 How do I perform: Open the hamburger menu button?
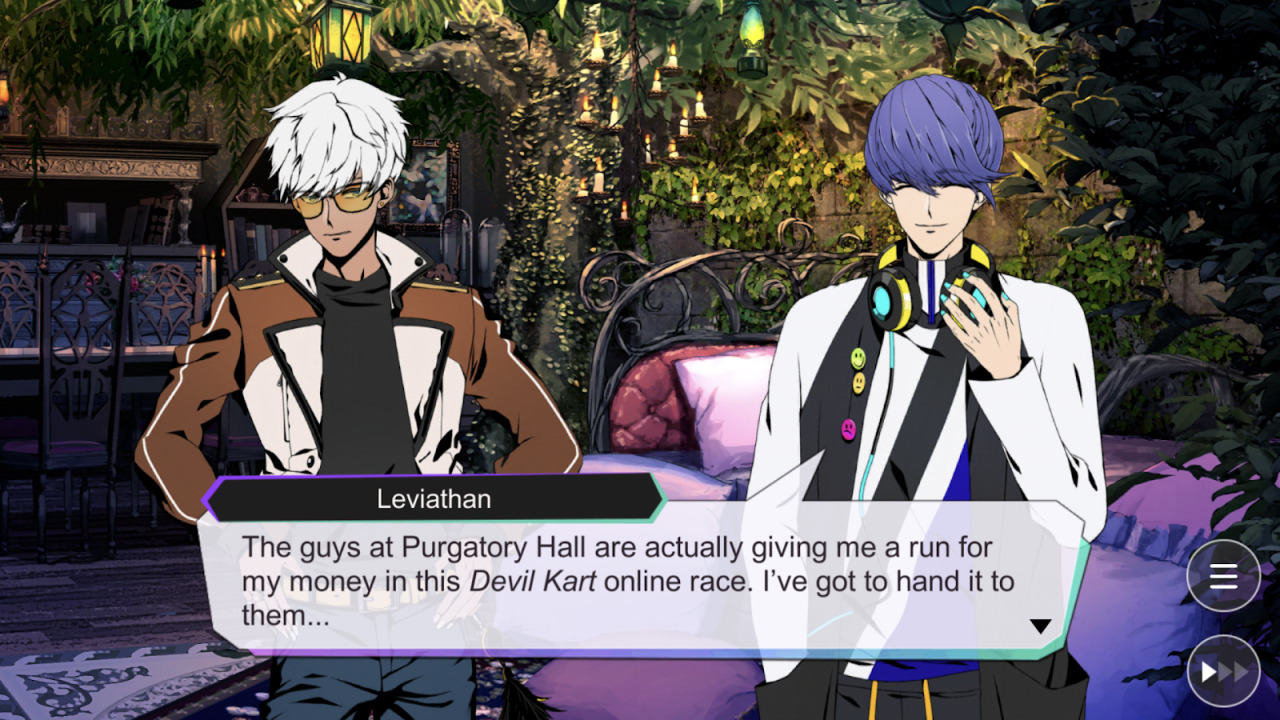1223,575
